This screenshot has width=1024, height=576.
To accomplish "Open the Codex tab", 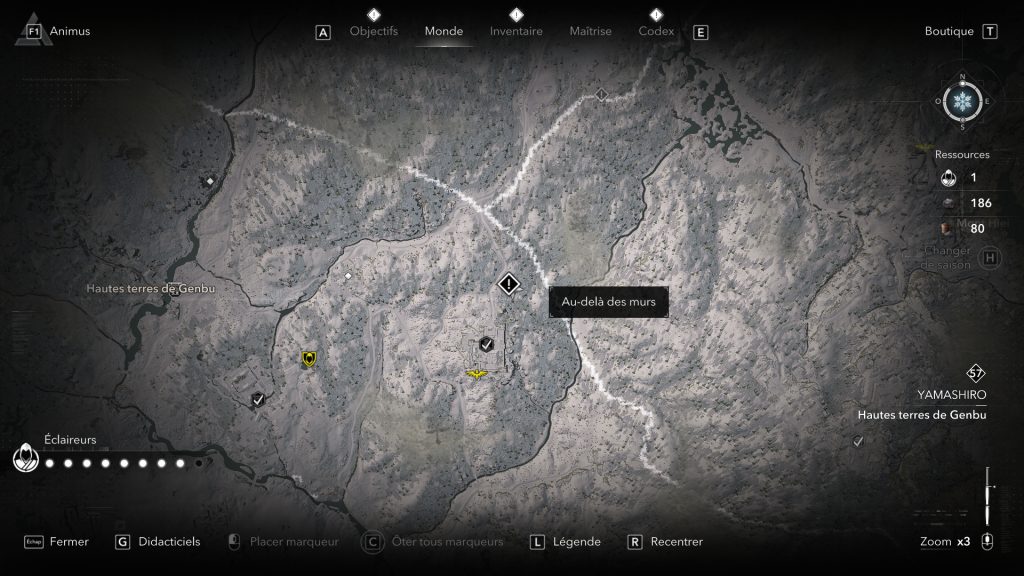I will pyautogui.click(x=656, y=31).
